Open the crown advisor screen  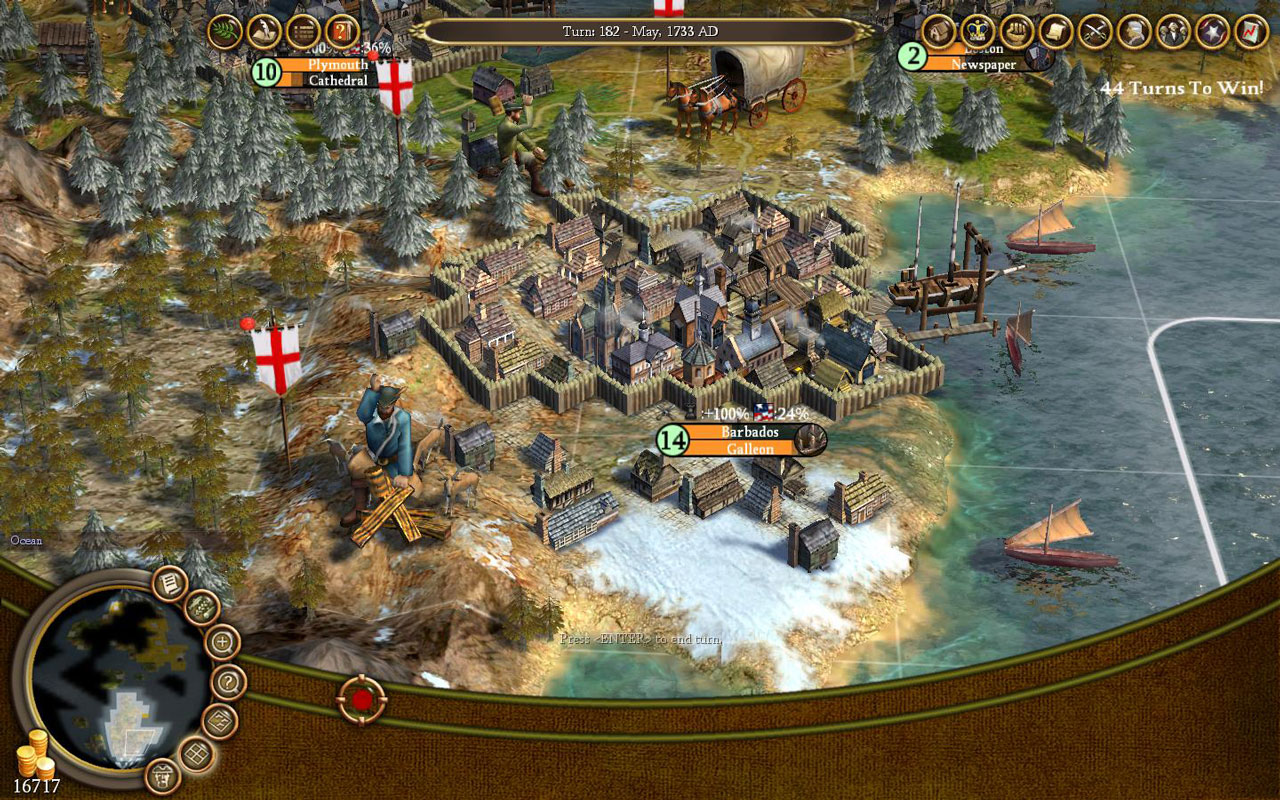pyautogui.click(x=977, y=31)
